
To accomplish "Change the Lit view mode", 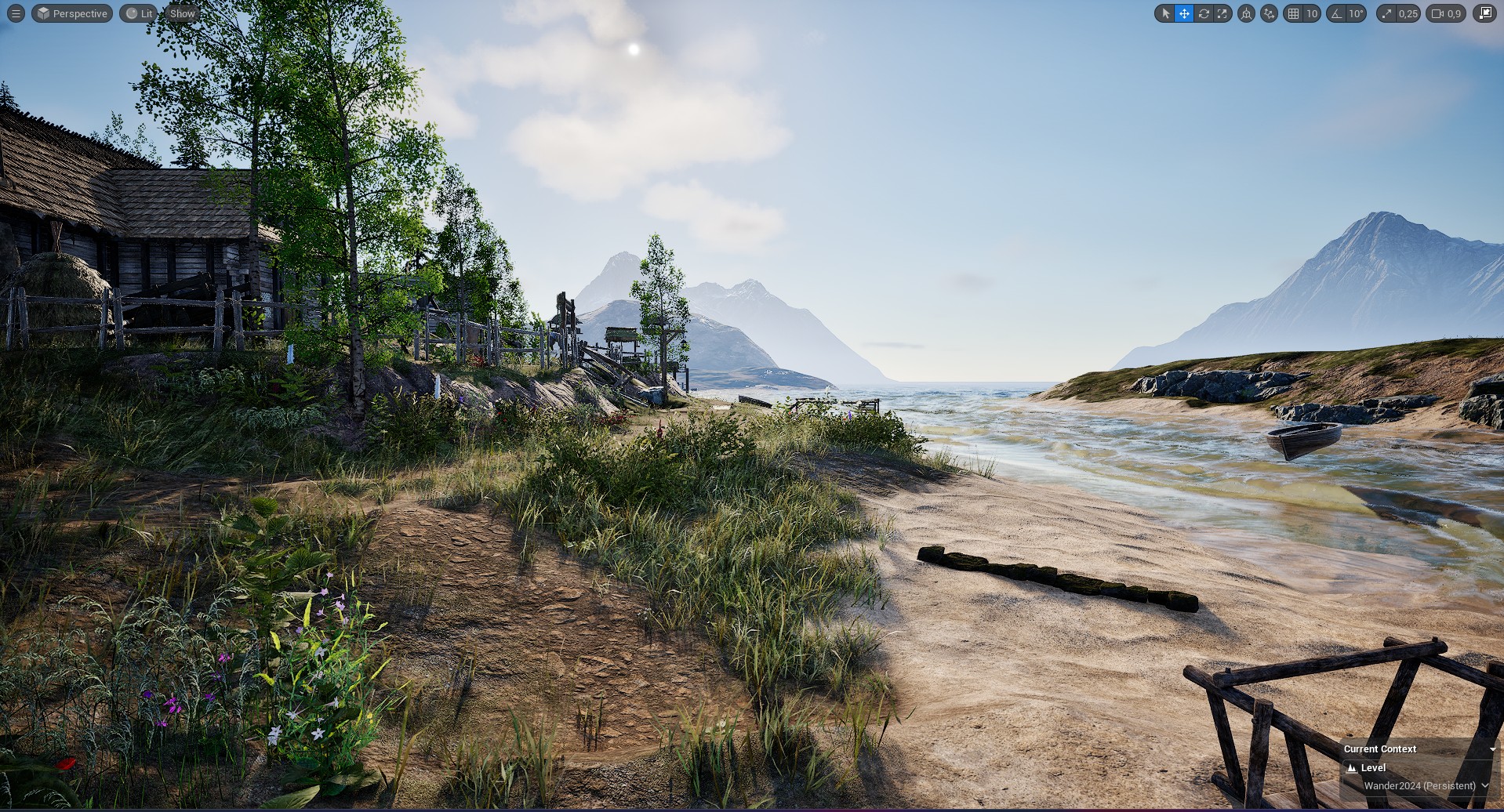I will click(139, 13).
